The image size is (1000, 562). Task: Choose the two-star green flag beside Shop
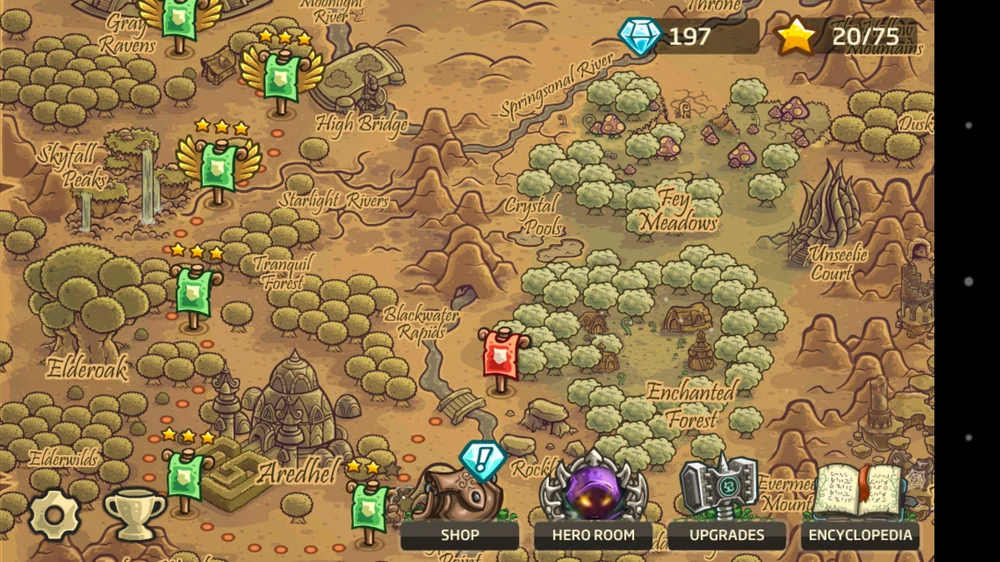tap(368, 504)
